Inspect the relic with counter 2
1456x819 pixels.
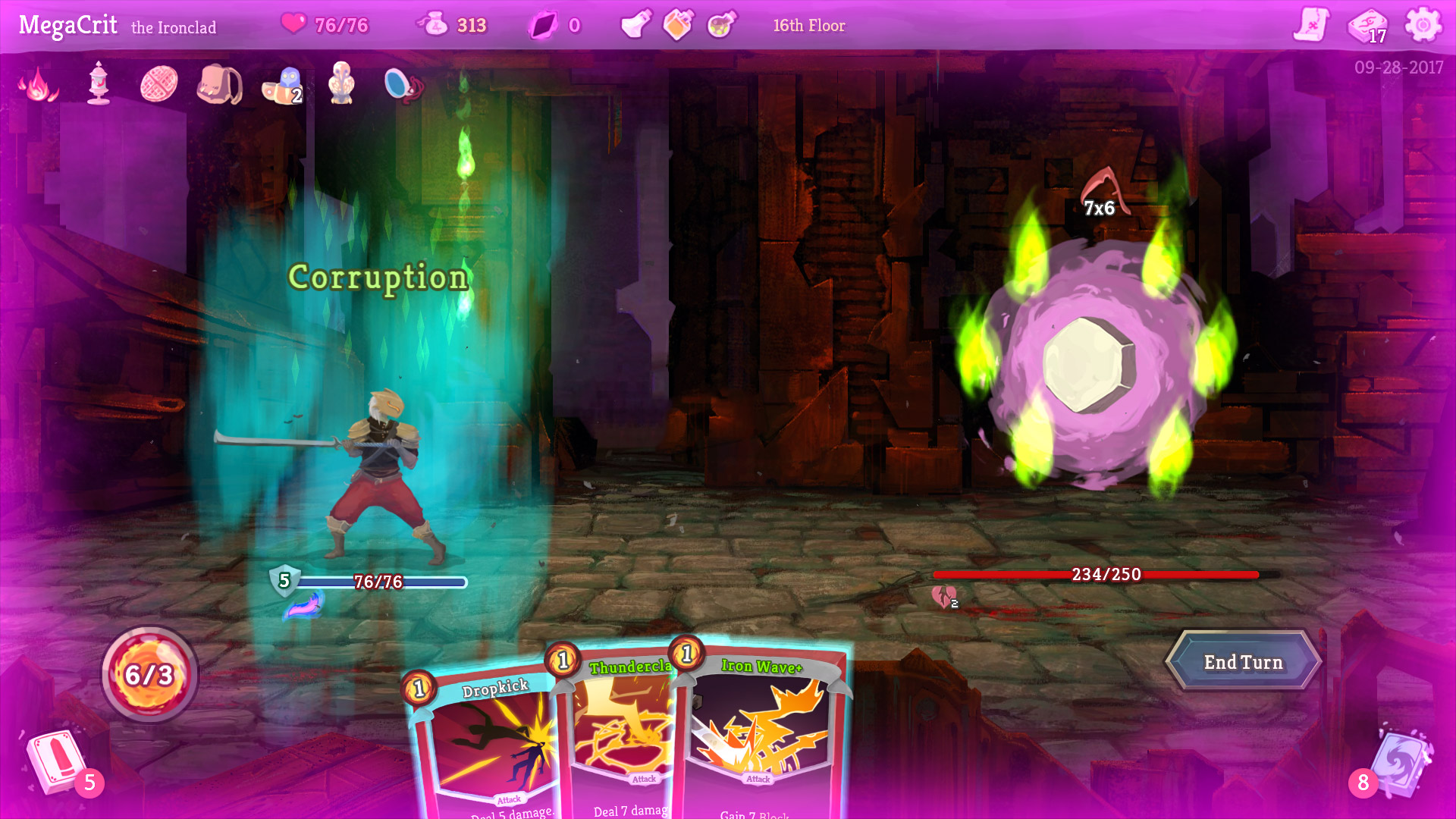tap(282, 84)
